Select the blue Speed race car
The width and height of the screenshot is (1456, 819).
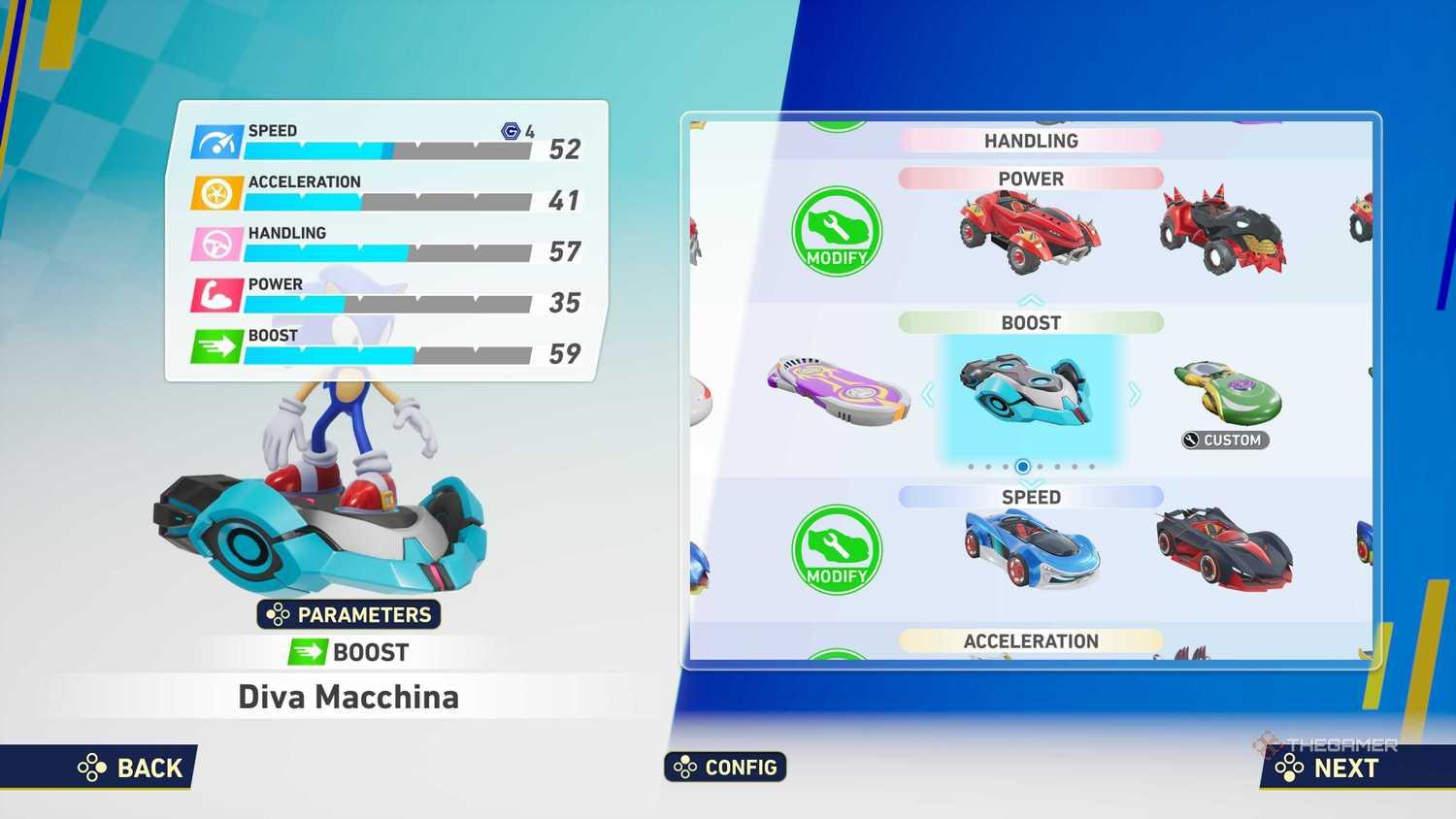coord(1031,549)
